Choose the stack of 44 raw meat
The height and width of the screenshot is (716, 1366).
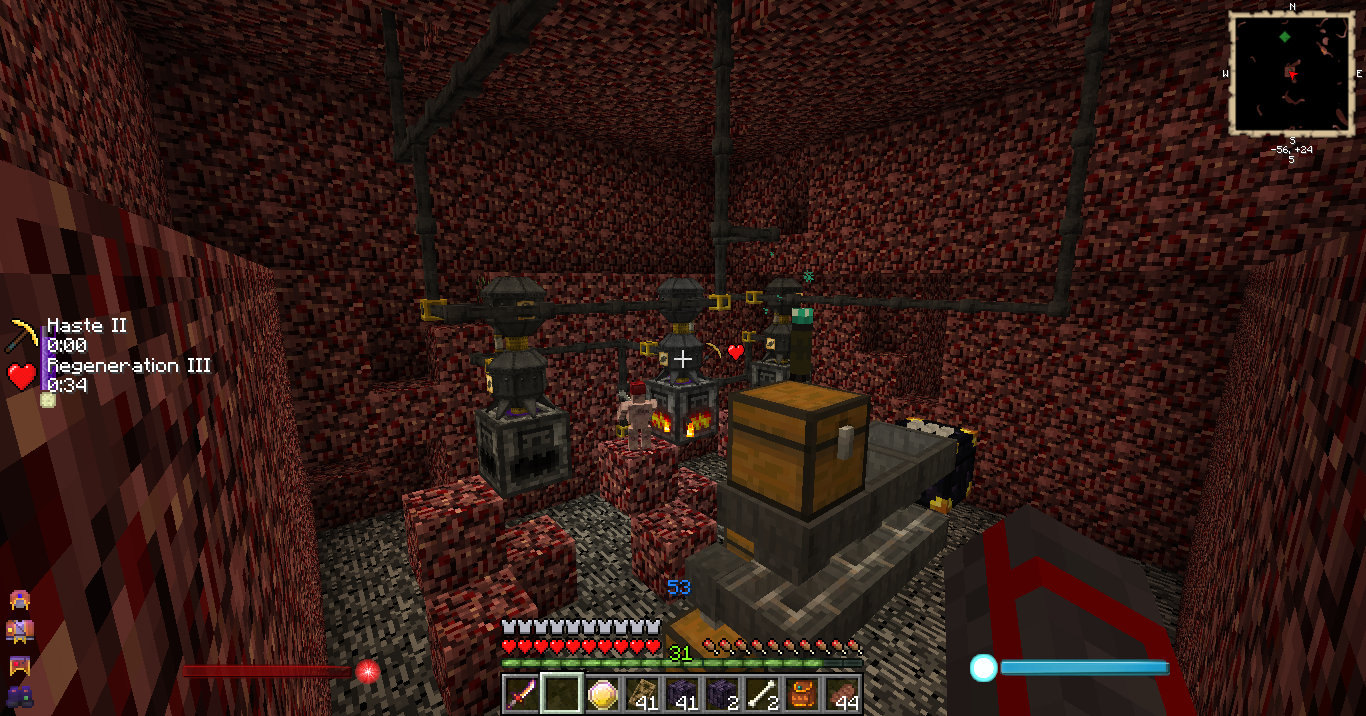(x=842, y=693)
